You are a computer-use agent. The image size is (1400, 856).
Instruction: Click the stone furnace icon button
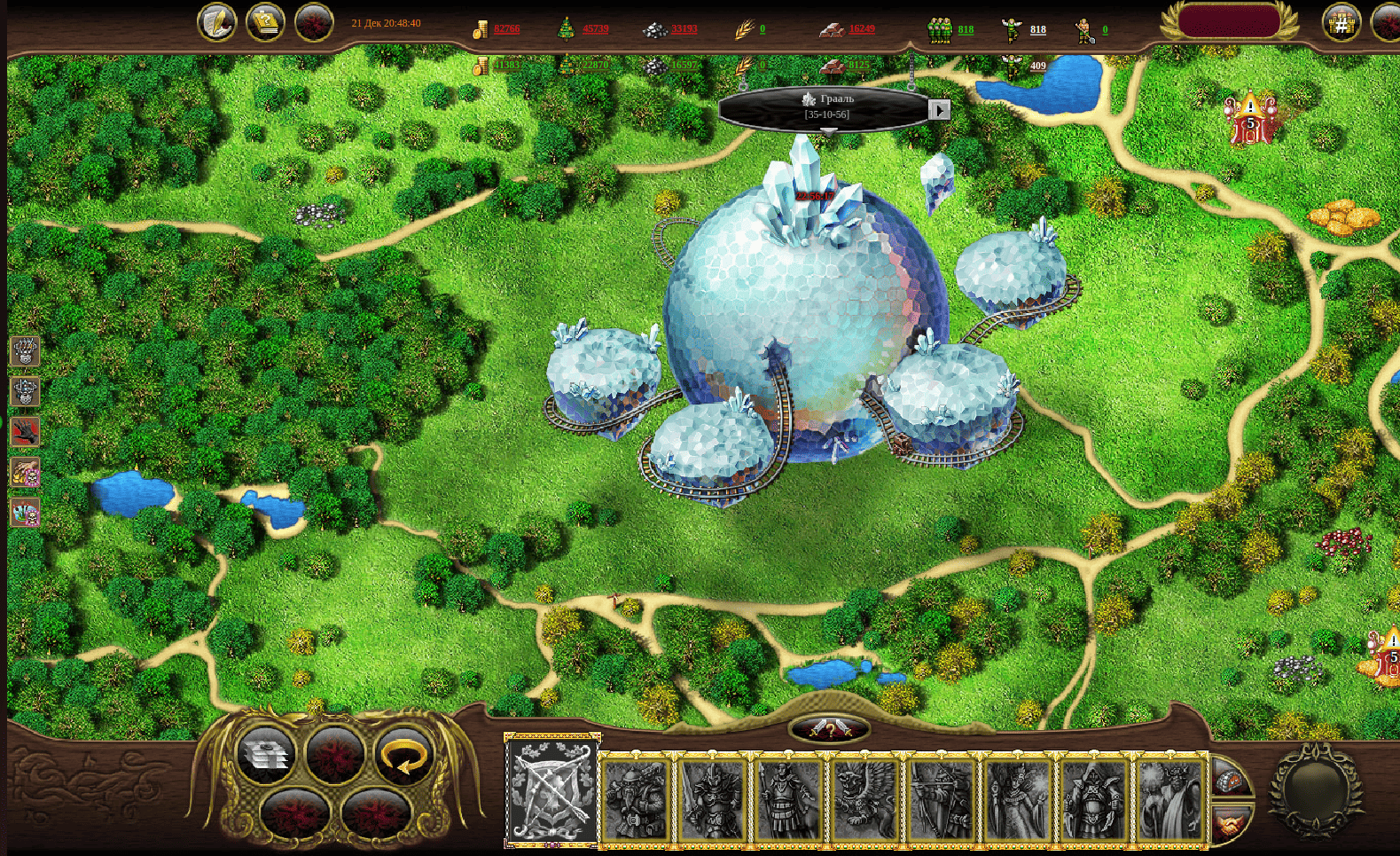tap(1229, 781)
